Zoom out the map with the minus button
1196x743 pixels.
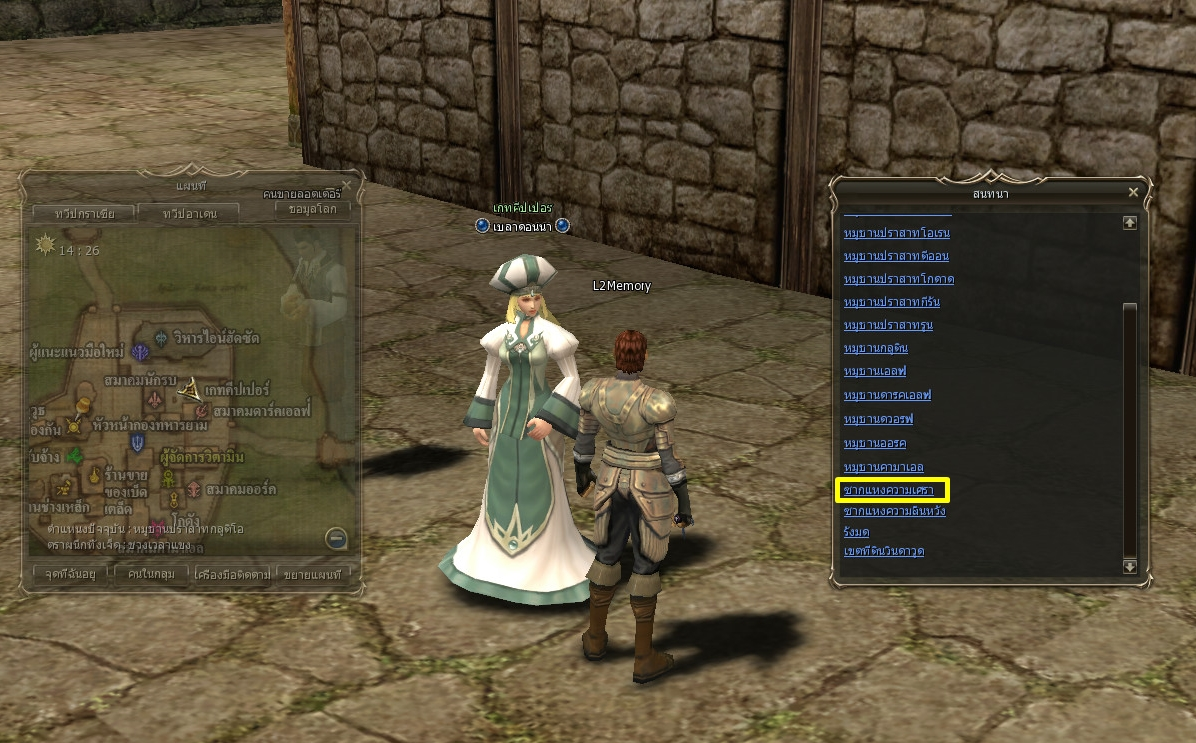pos(336,538)
